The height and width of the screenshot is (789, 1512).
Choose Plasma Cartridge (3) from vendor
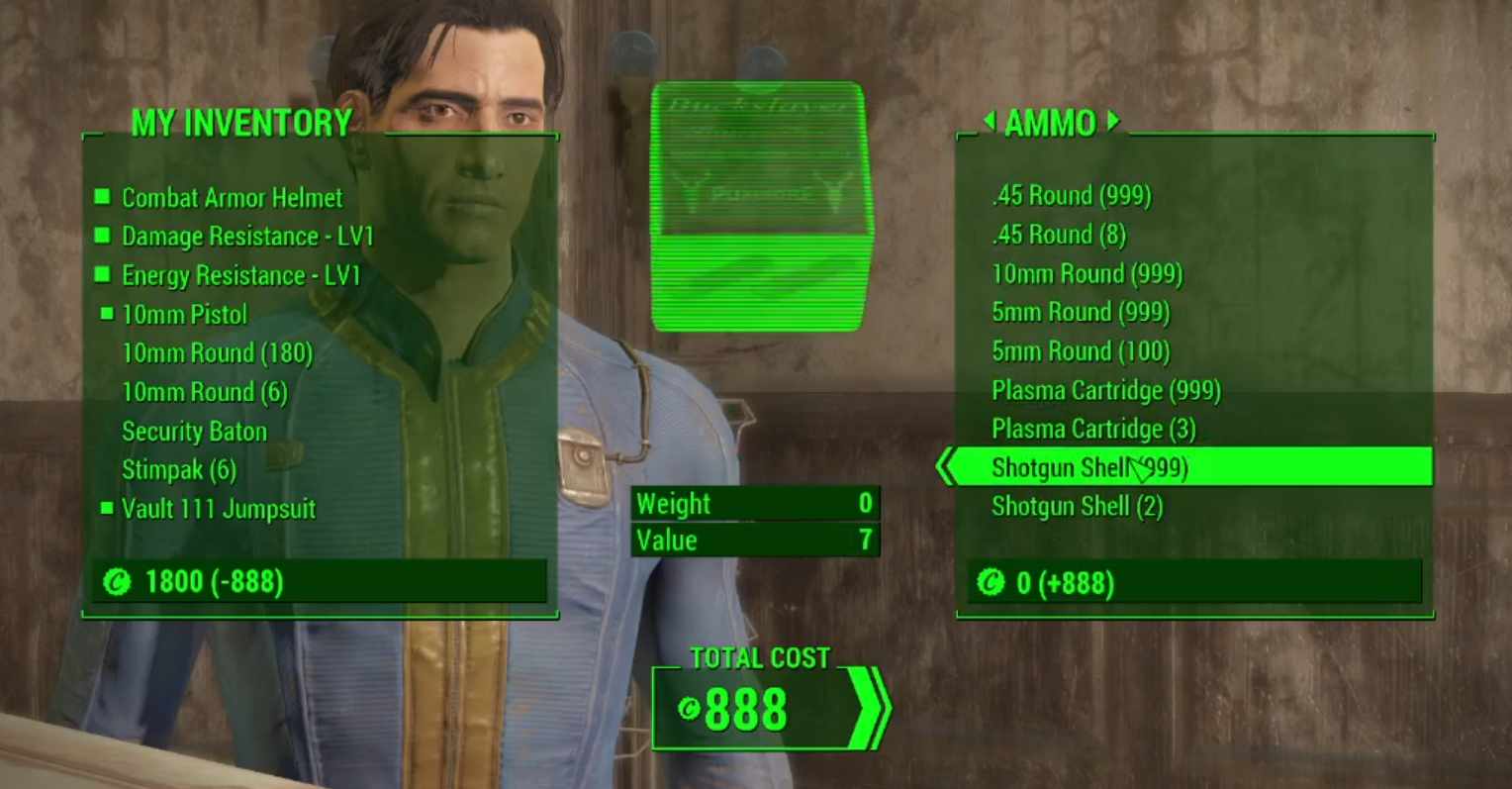(x=1093, y=430)
